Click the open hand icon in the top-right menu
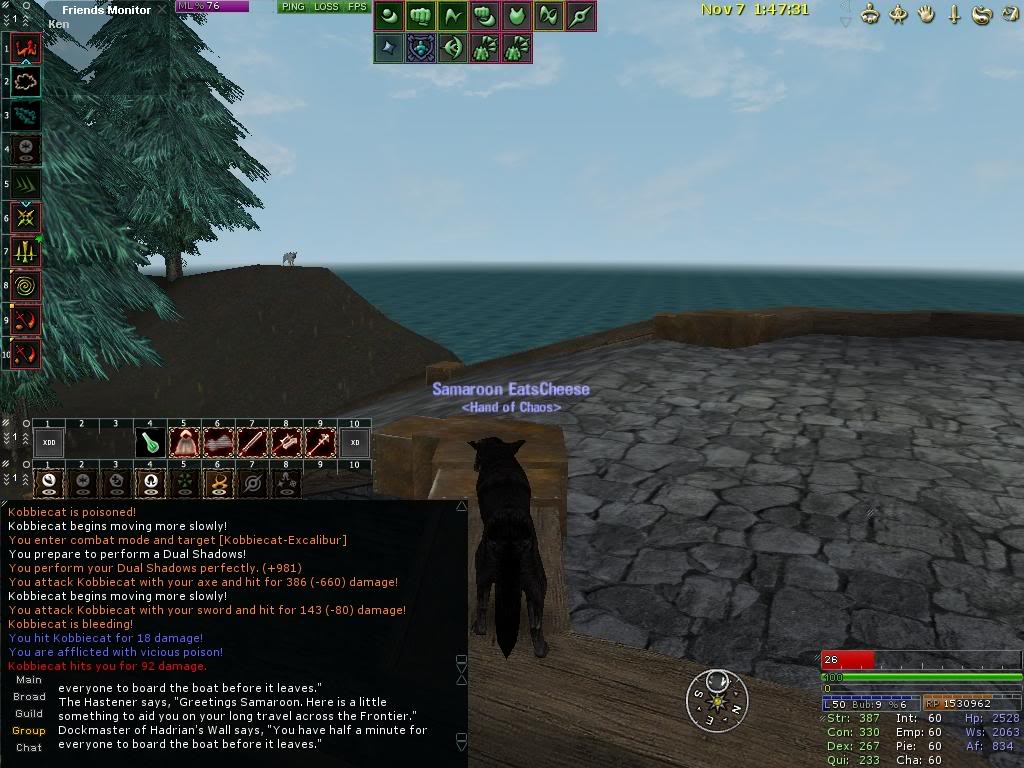This screenshot has height=768, width=1024. [926, 15]
